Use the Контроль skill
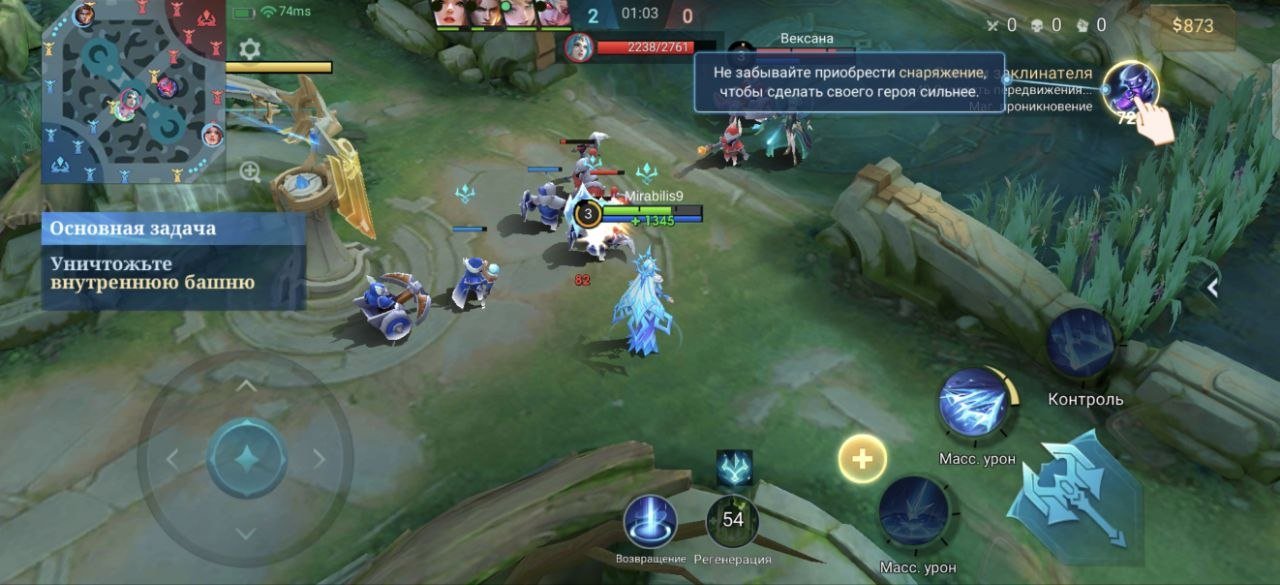1280x585 pixels. tap(1081, 343)
